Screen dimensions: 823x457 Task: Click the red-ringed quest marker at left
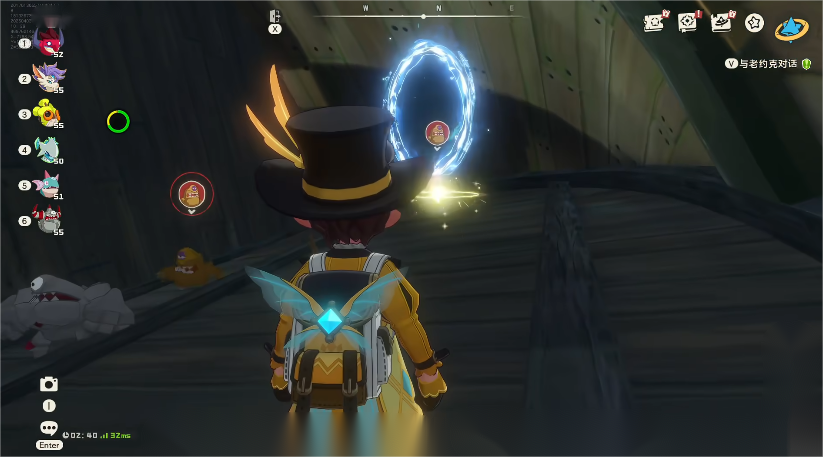coord(191,193)
